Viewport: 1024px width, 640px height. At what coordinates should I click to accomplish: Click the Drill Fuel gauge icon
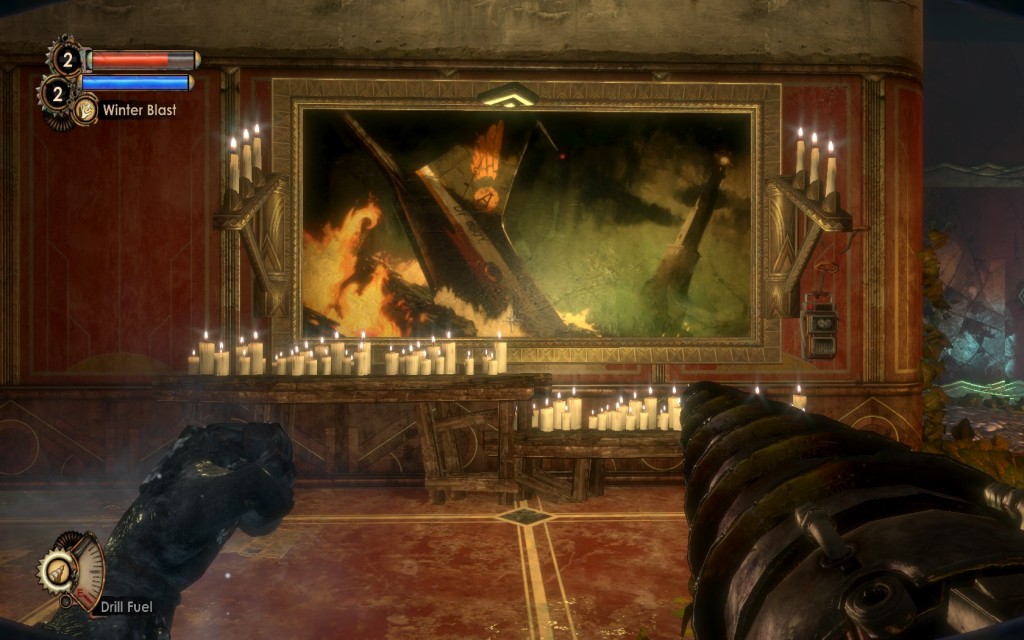click(72, 571)
